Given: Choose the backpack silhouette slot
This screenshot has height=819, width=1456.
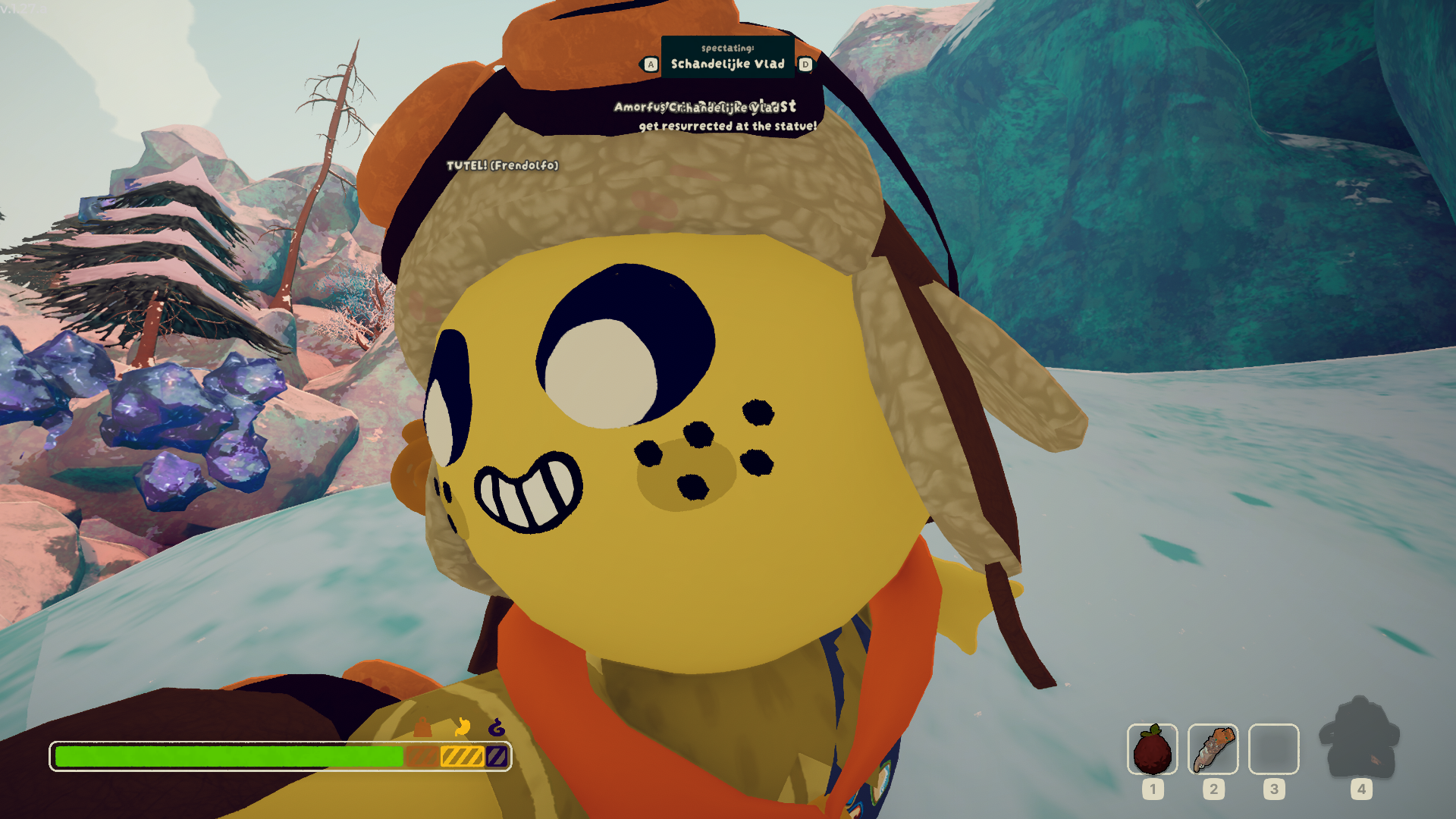Looking at the screenshot, I should point(1359,739).
